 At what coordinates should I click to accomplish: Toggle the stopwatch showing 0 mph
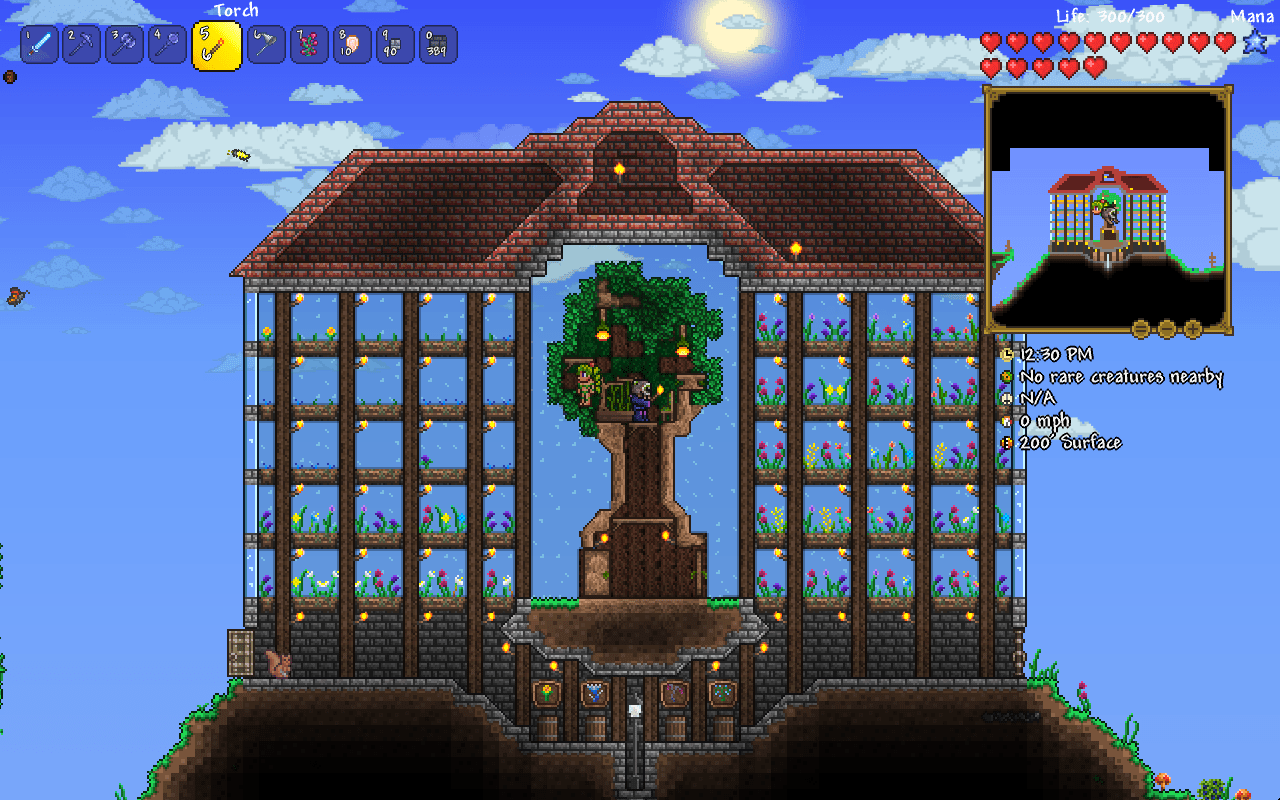(x=1007, y=419)
